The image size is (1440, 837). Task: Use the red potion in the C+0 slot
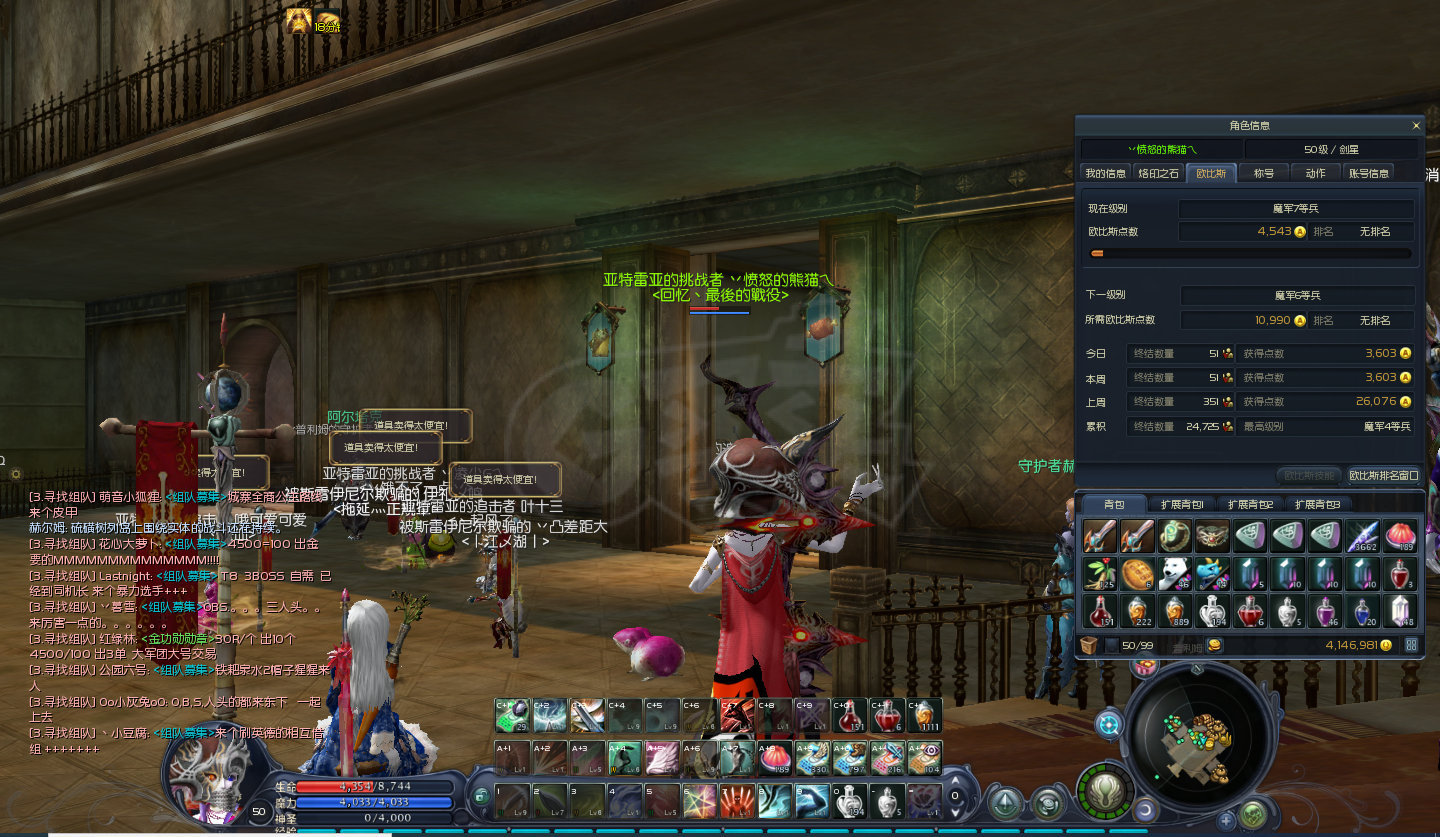[851, 715]
